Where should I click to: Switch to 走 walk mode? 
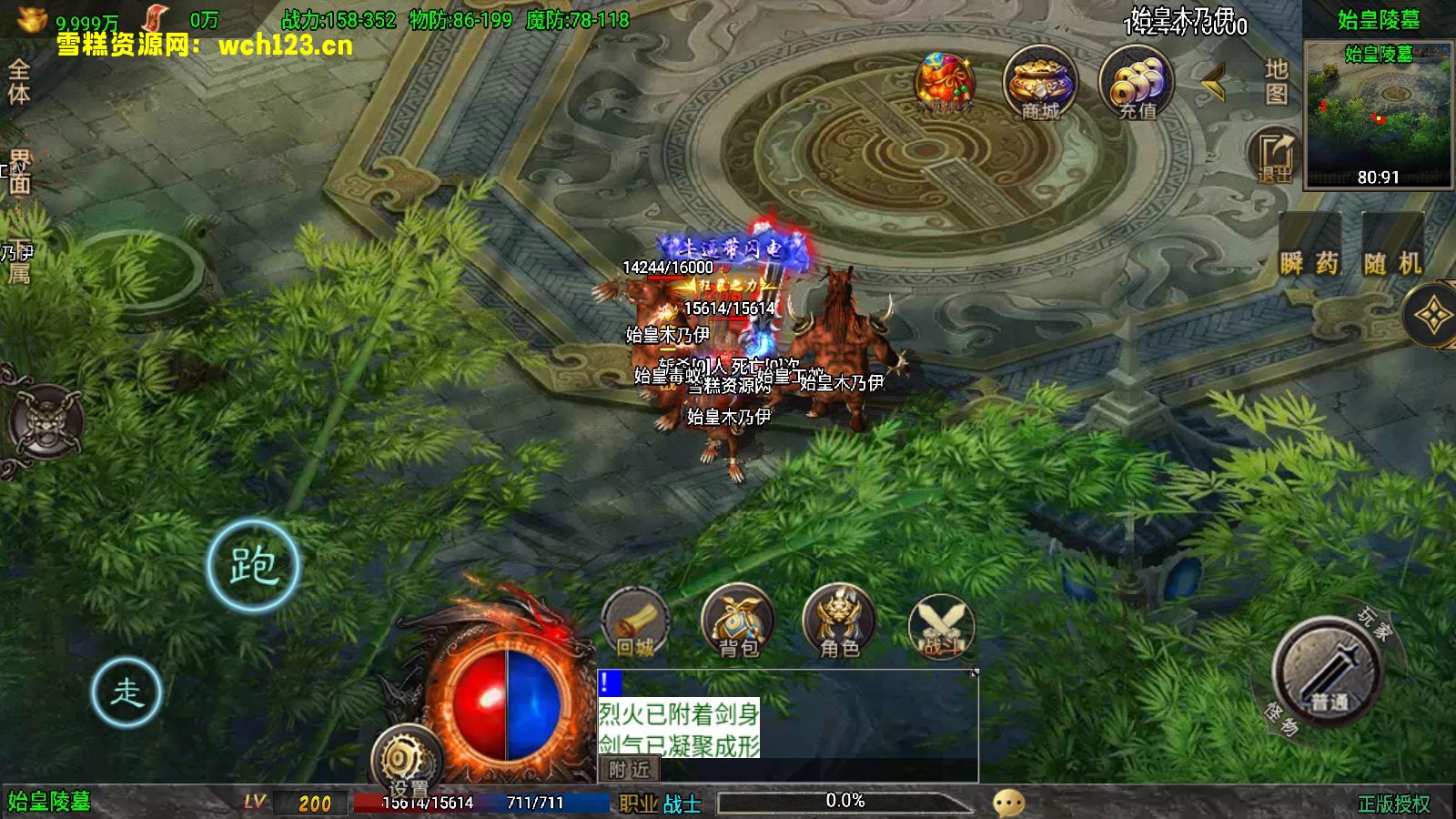click(126, 693)
